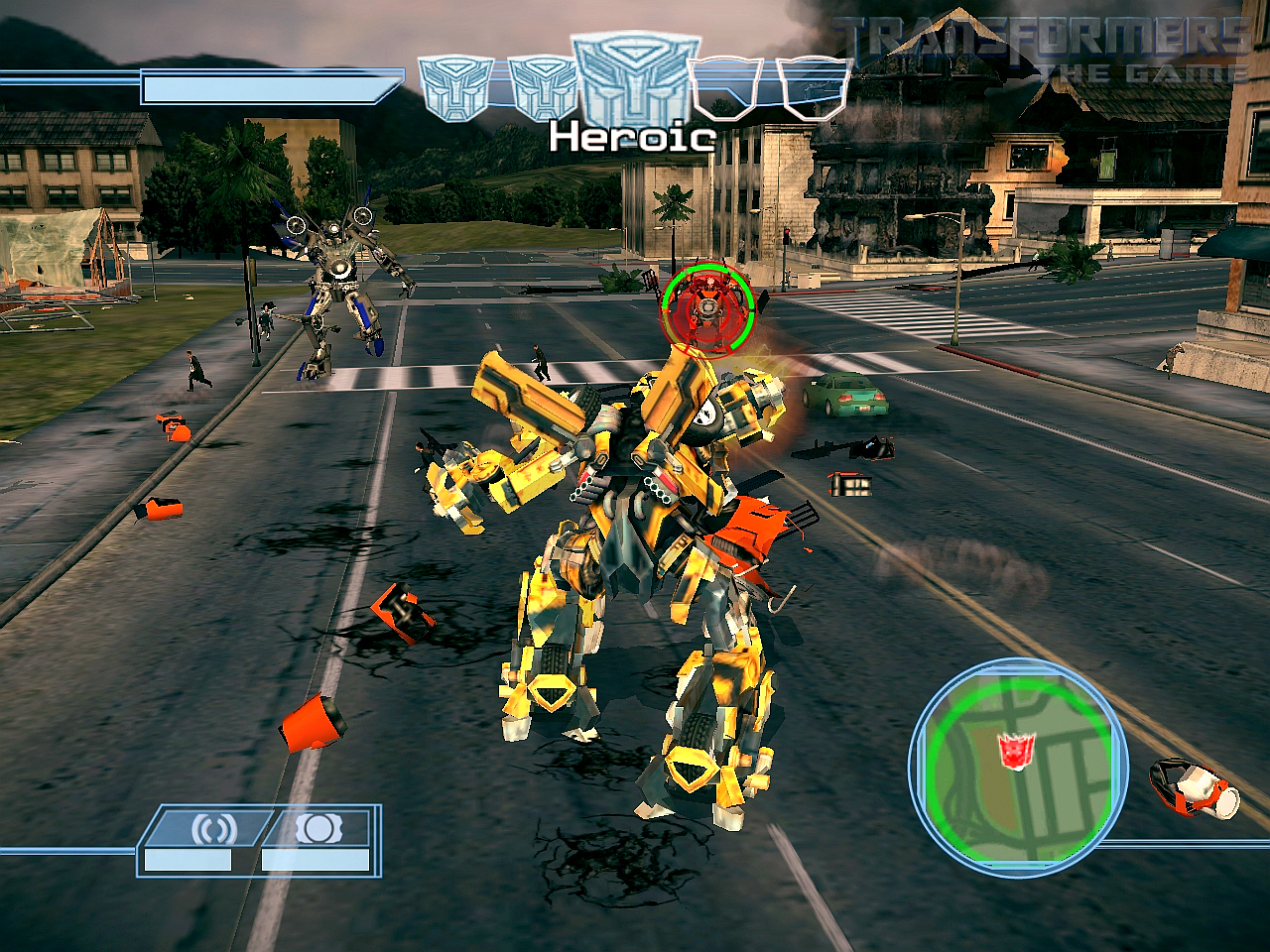
Task: Activate the concentric-rings weapon icon
Action: (206, 828)
